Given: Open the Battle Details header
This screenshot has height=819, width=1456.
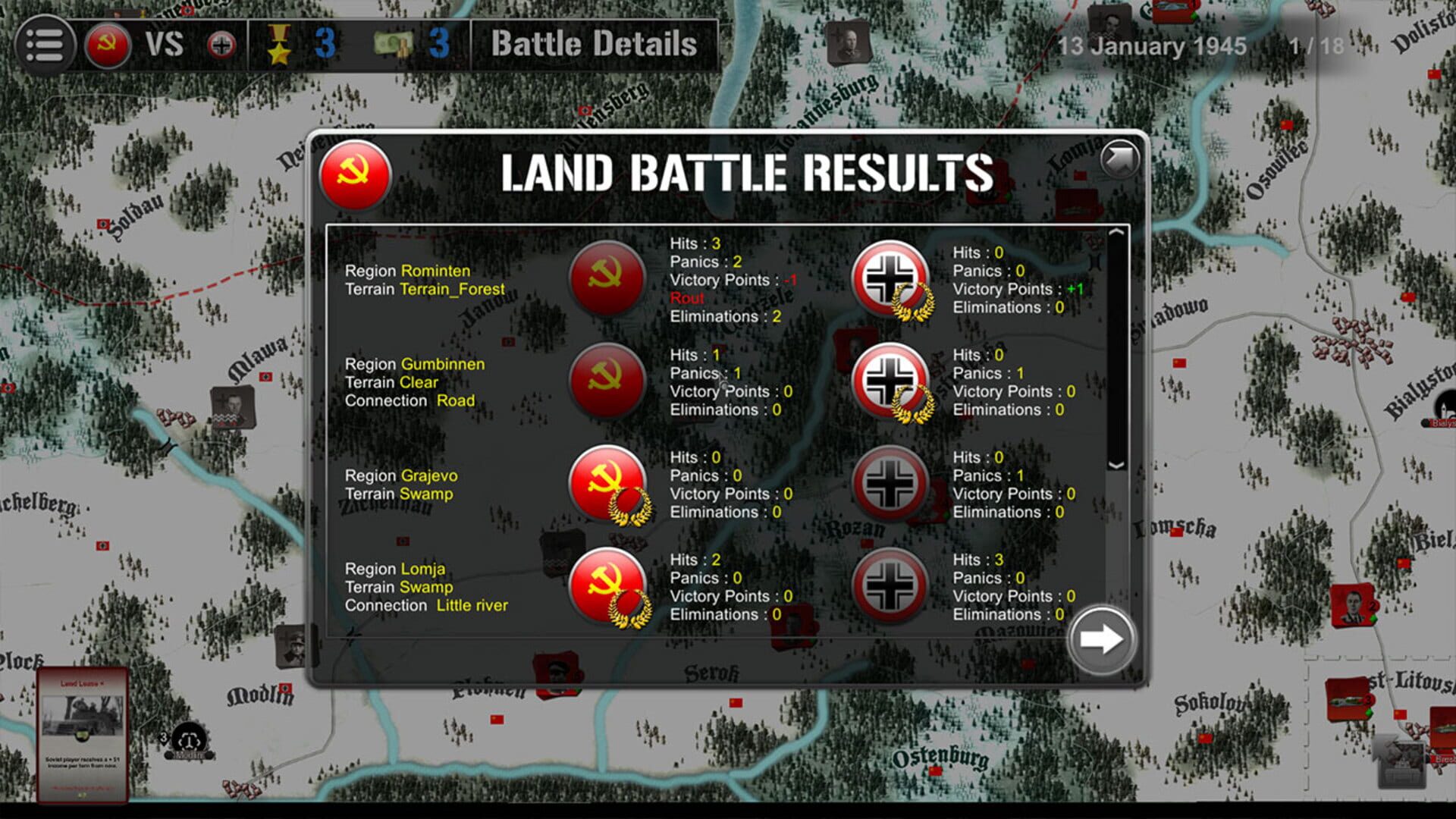Looking at the screenshot, I should coord(594,44).
